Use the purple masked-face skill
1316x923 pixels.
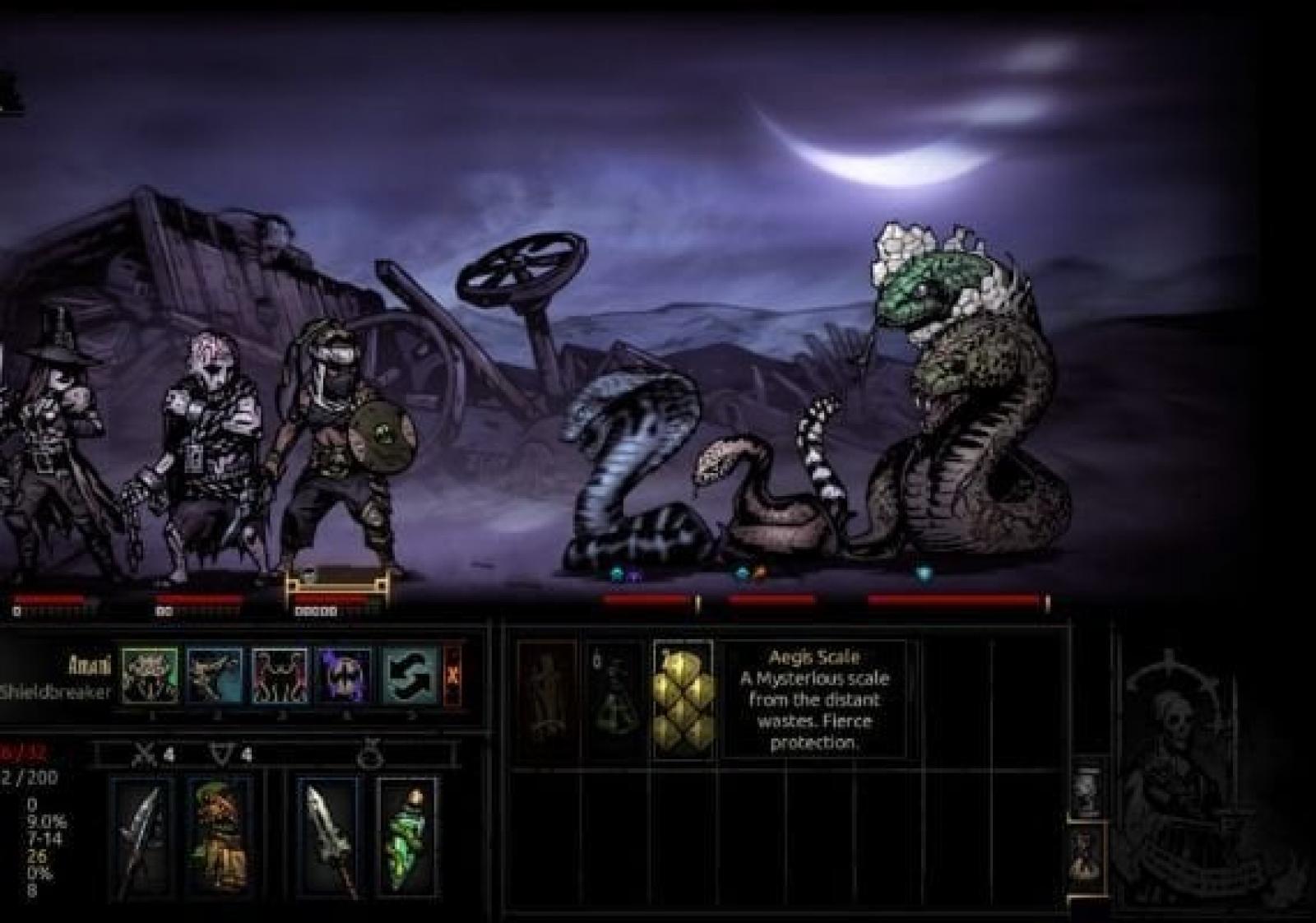pos(345,675)
